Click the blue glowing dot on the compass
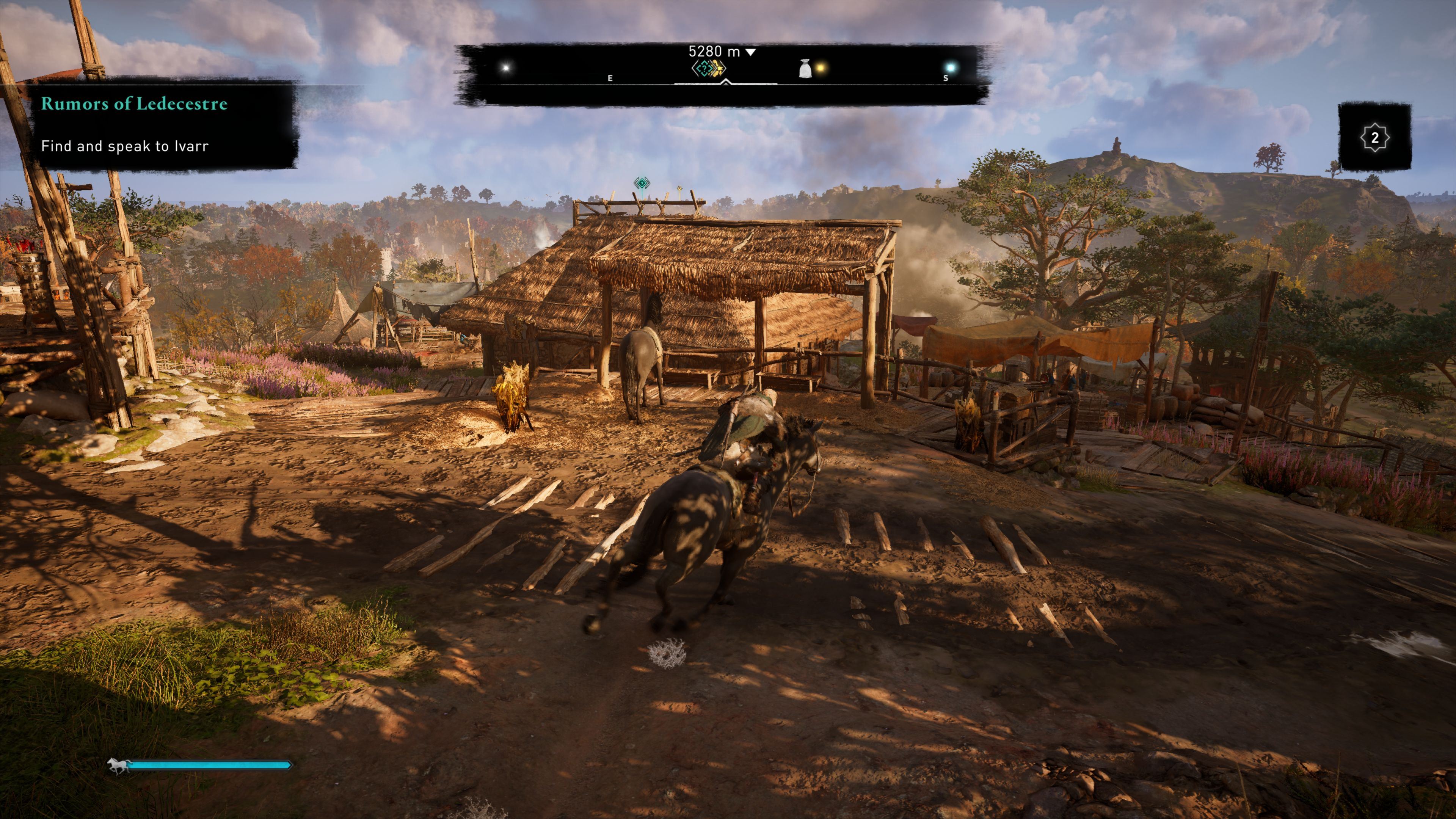1456x819 pixels. coord(950,68)
